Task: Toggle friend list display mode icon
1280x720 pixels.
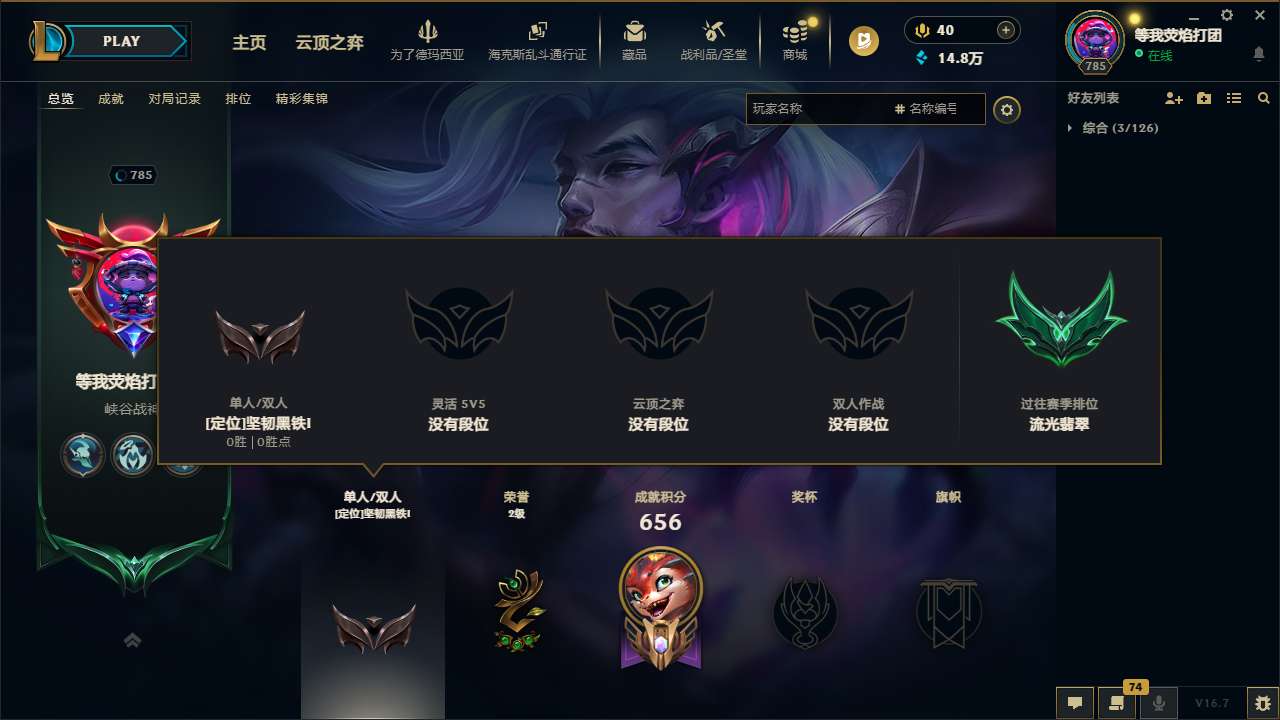Action: pyautogui.click(x=1233, y=97)
